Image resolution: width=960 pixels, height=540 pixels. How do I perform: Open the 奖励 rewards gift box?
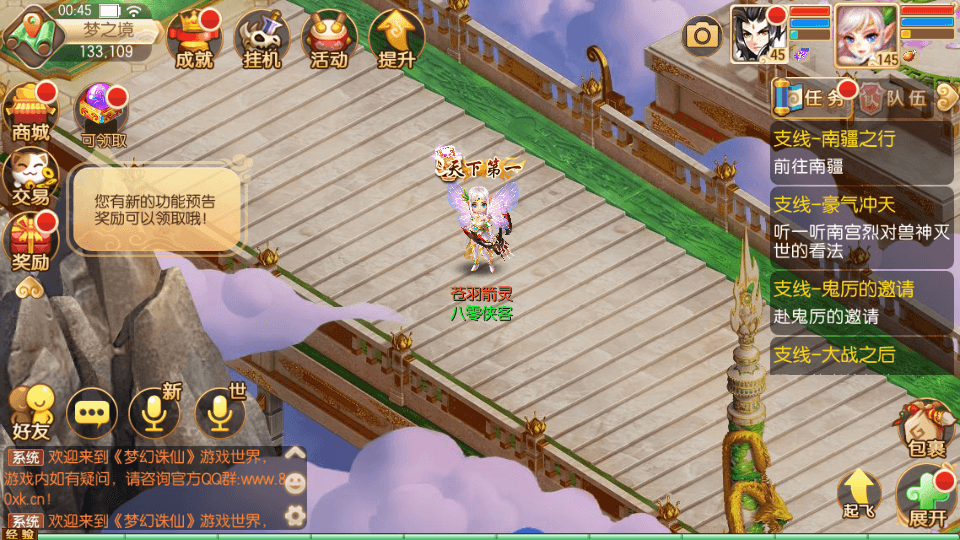click(x=30, y=243)
